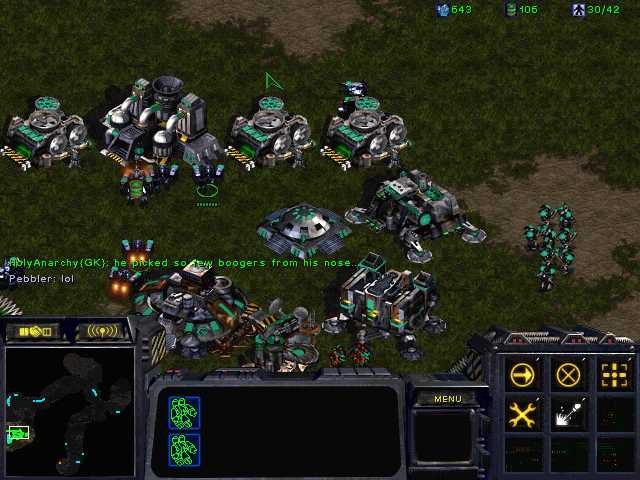Choose the Attack crosshair command

tap(614, 375)
